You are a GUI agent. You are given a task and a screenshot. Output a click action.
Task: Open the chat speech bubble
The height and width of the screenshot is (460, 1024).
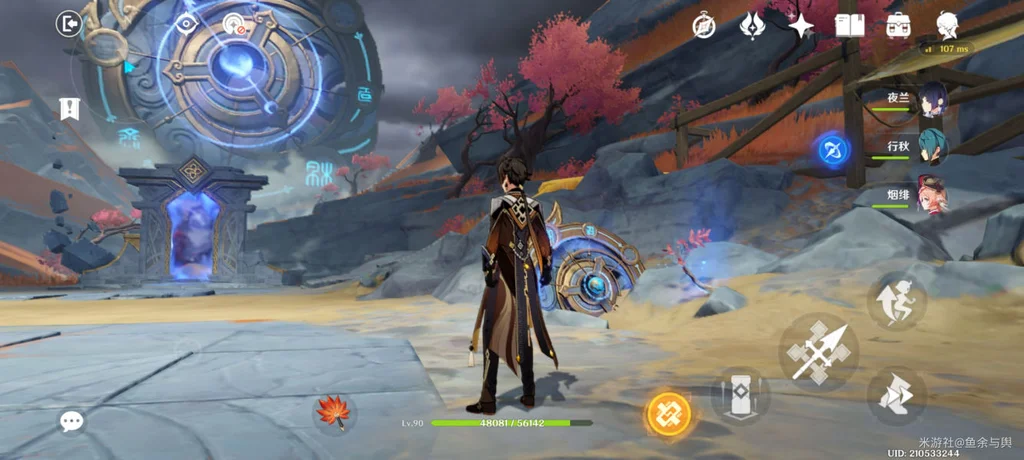coord(71,421)
